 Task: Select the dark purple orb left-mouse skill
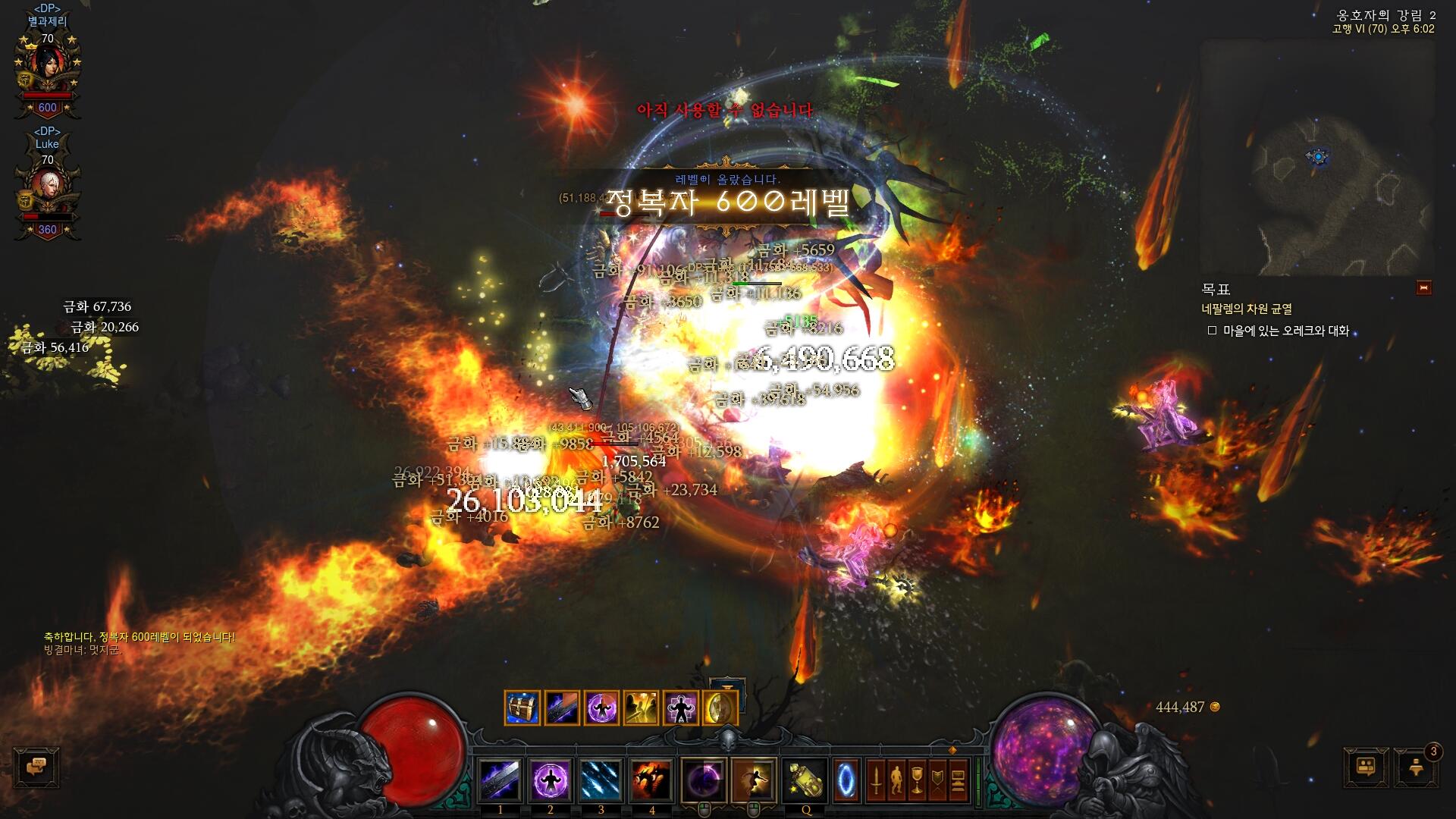(x=703, y=780)
